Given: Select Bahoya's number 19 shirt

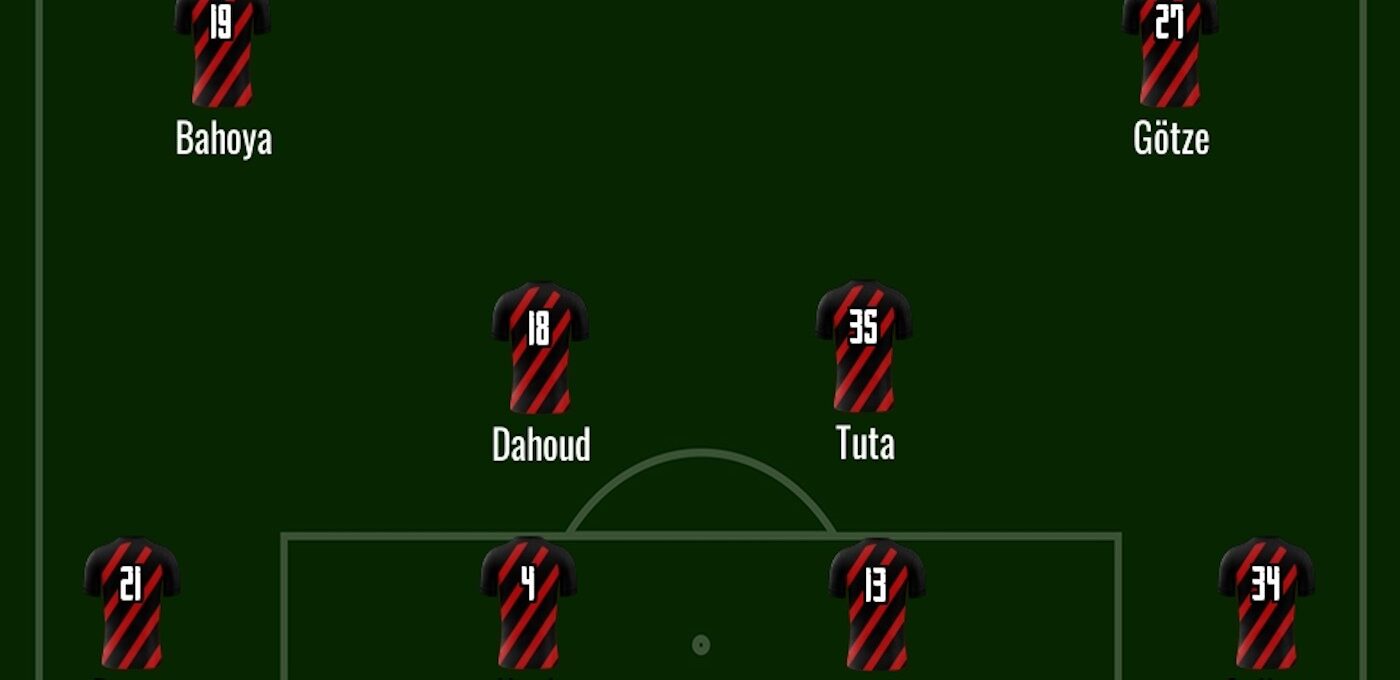Looking at the screenshot, I should (222, 52).
